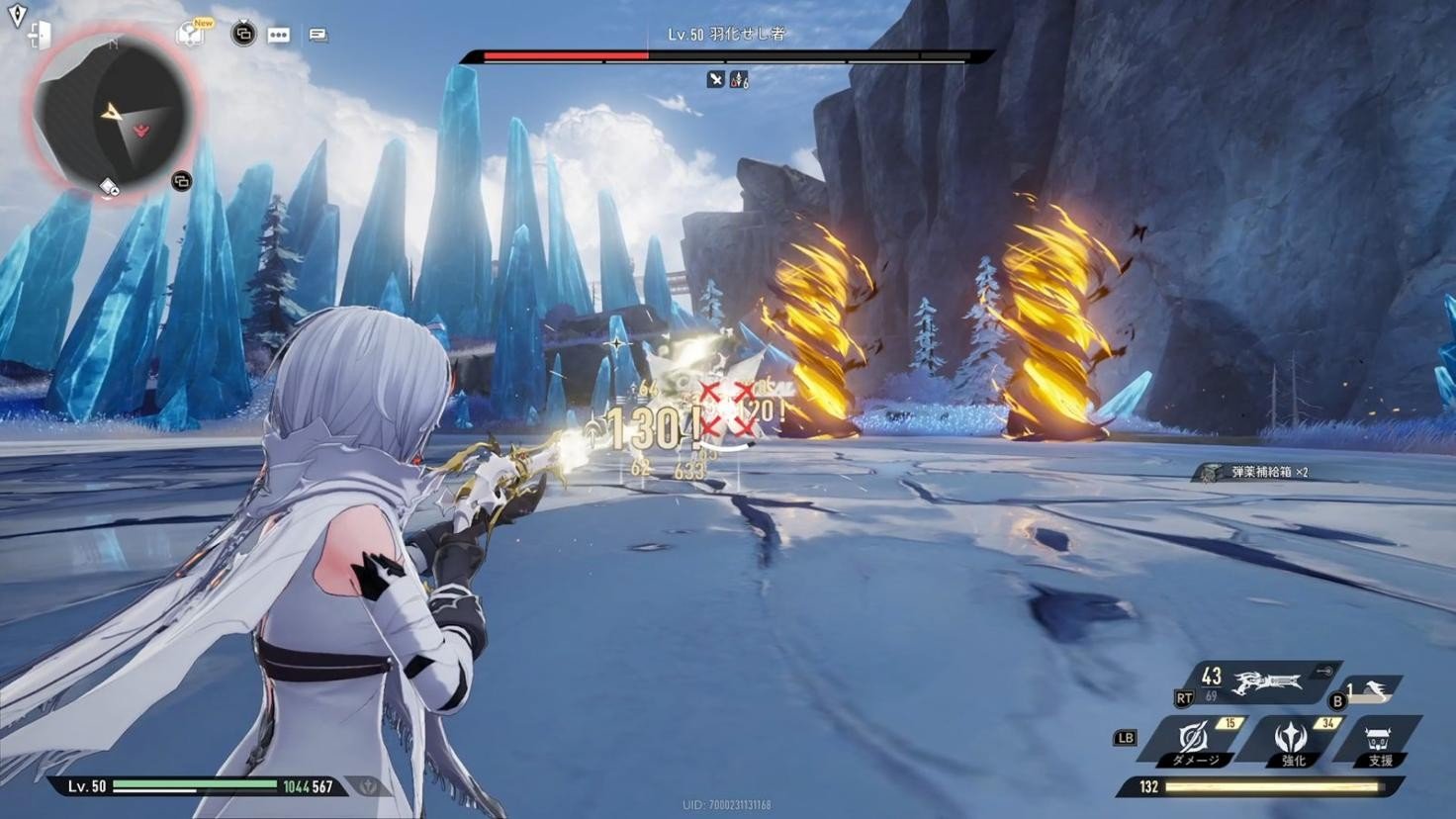Activate the 強化 skill

(x=1291, y=741)
